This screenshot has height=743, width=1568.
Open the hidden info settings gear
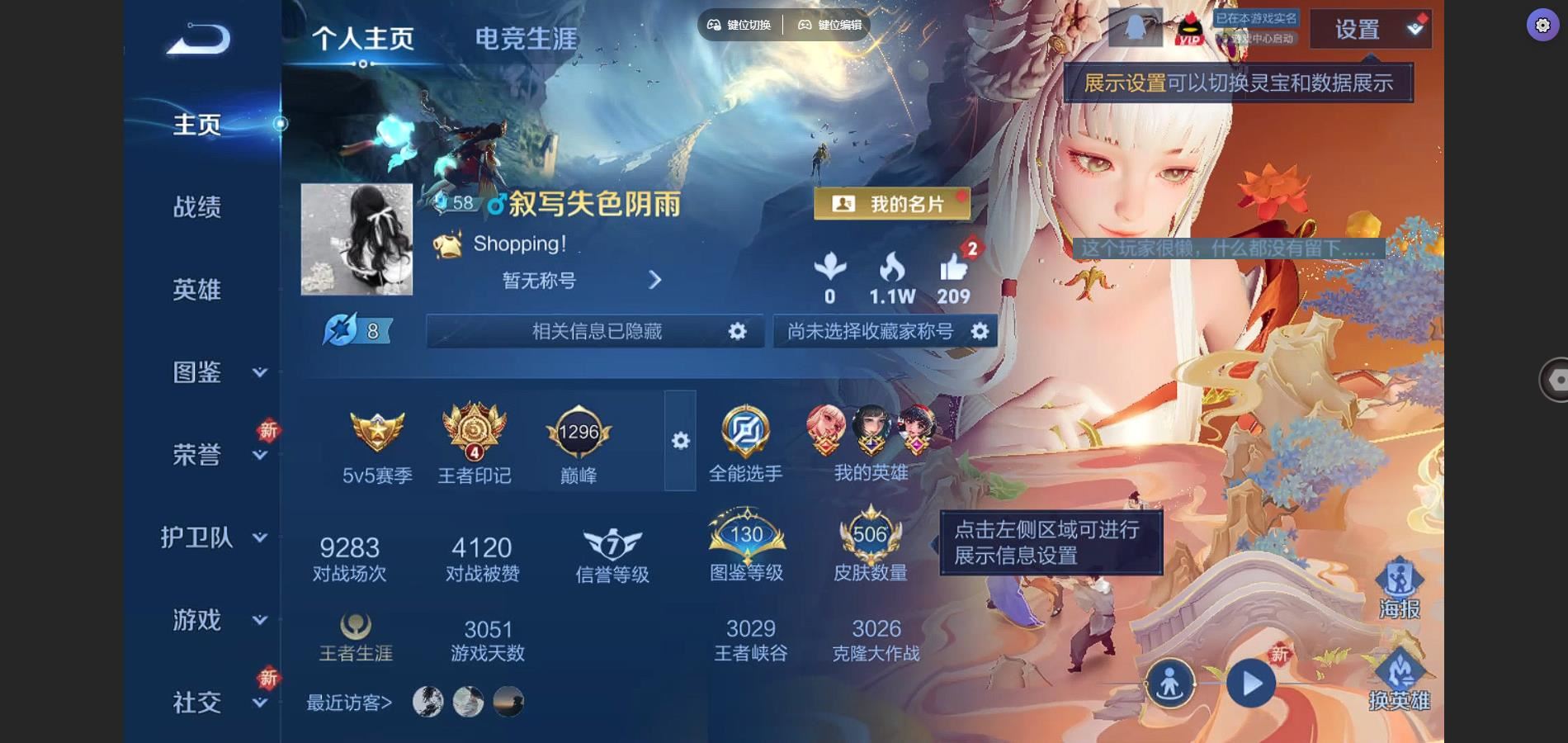tap(737, 331)
